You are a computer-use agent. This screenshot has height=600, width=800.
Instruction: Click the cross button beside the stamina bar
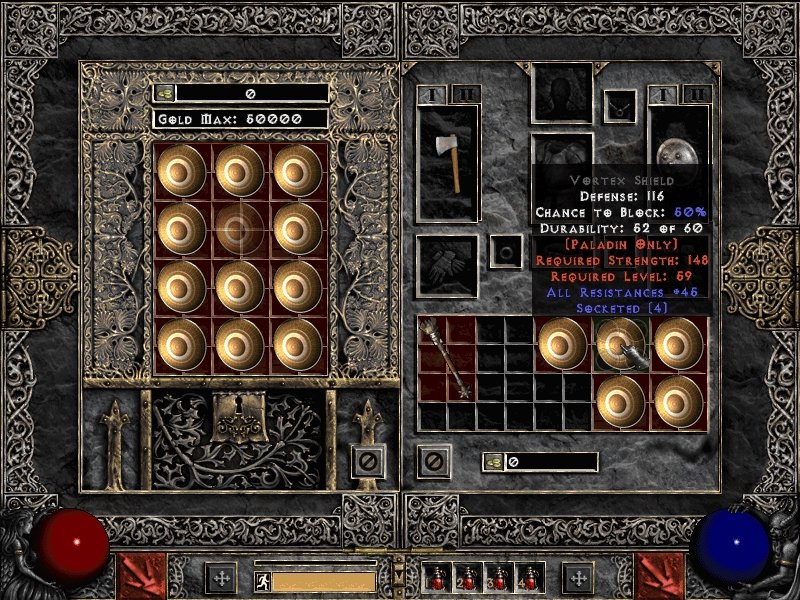(x=220, y=578)
